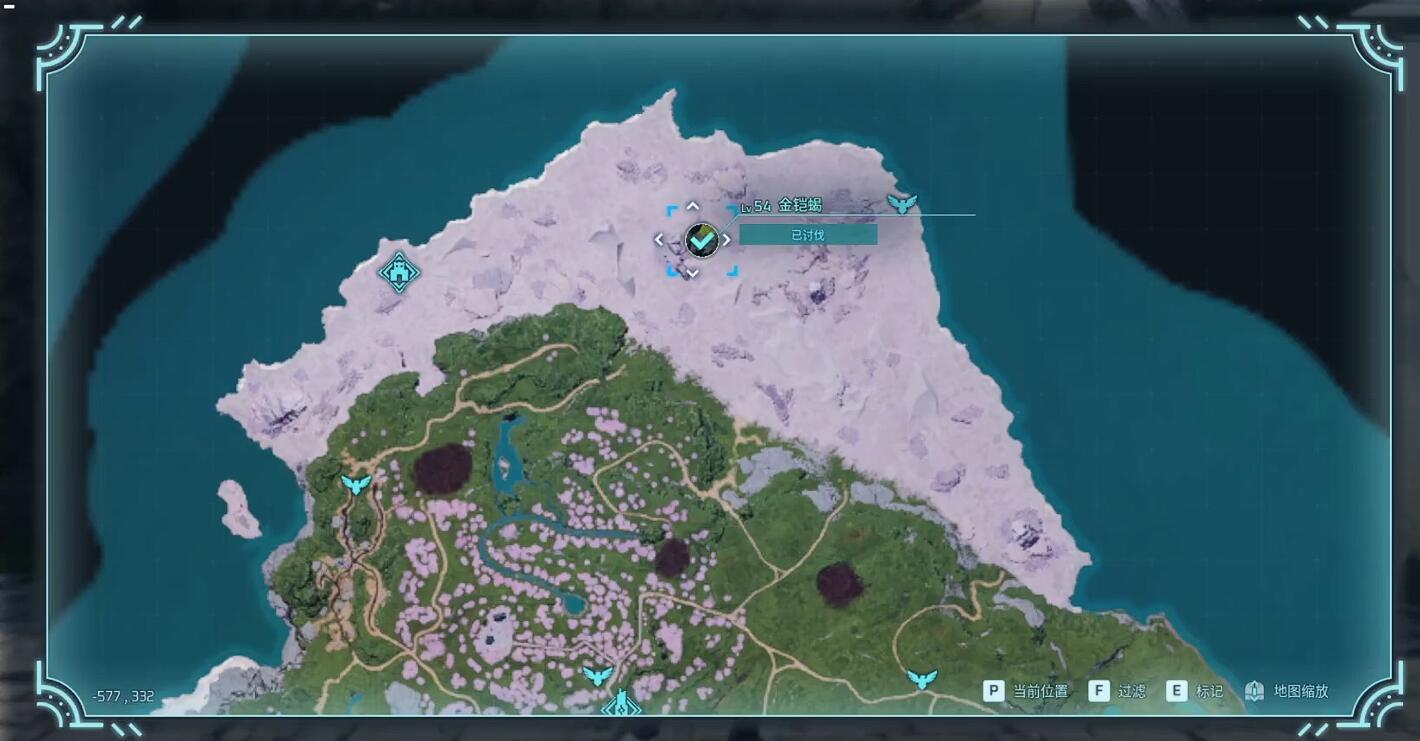Click the 地图缩放 map zoom icon

[x=1255, y=691]
